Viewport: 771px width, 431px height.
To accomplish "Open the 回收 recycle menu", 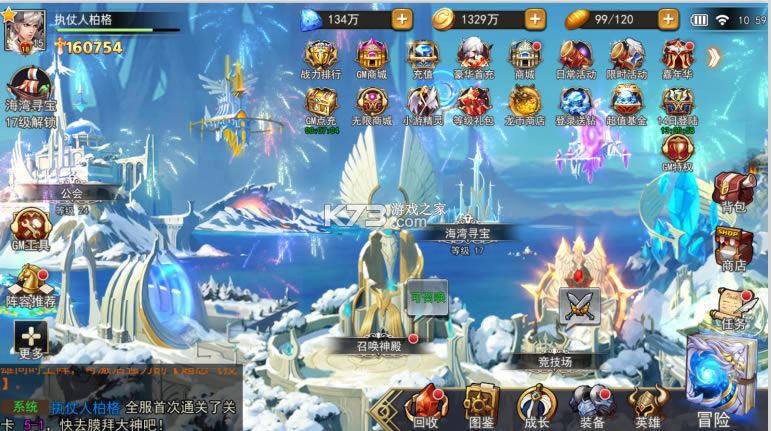I will (x=426, y=404).
